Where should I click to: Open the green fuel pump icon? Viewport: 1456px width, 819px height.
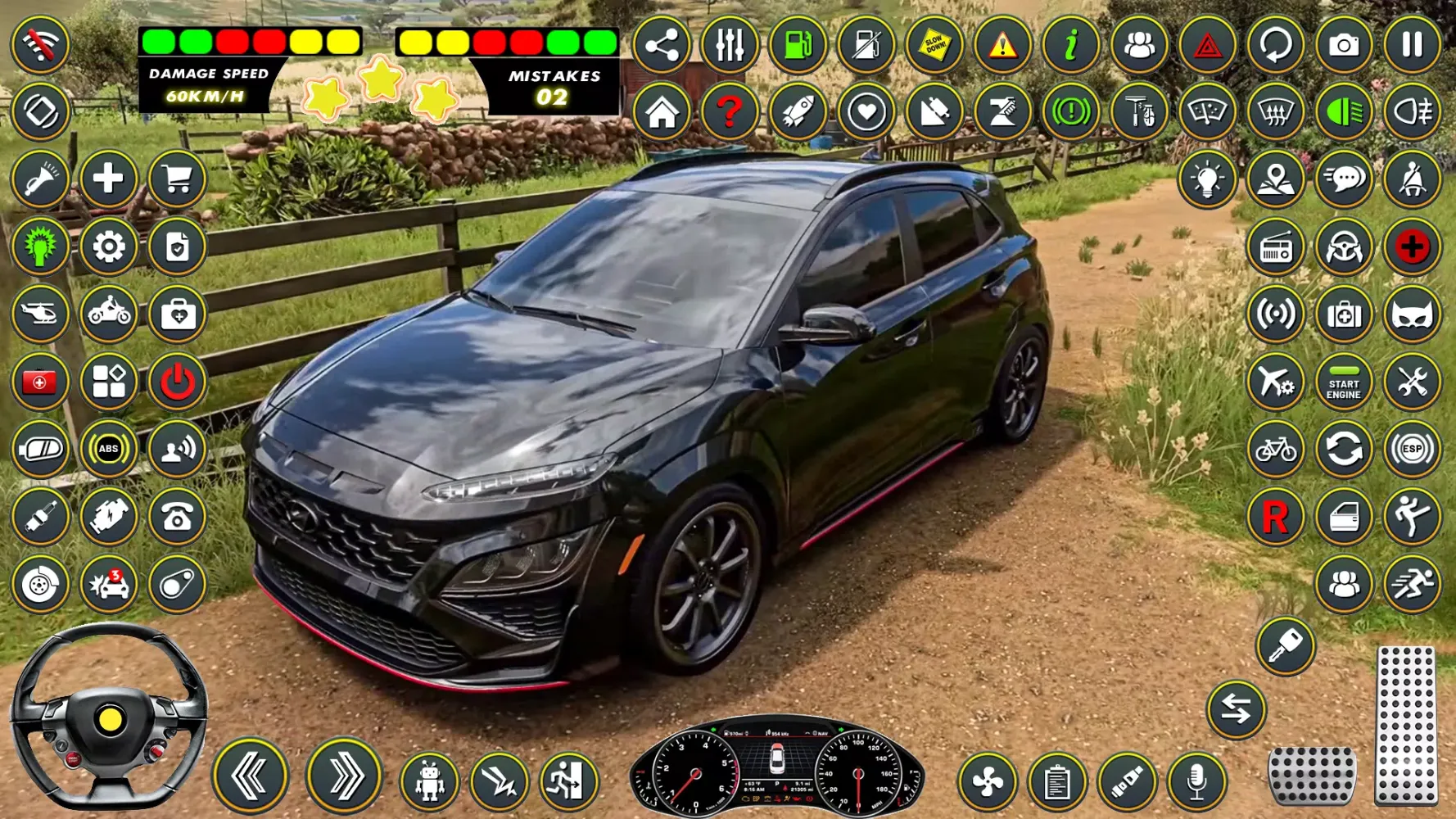tap(798, 45)
